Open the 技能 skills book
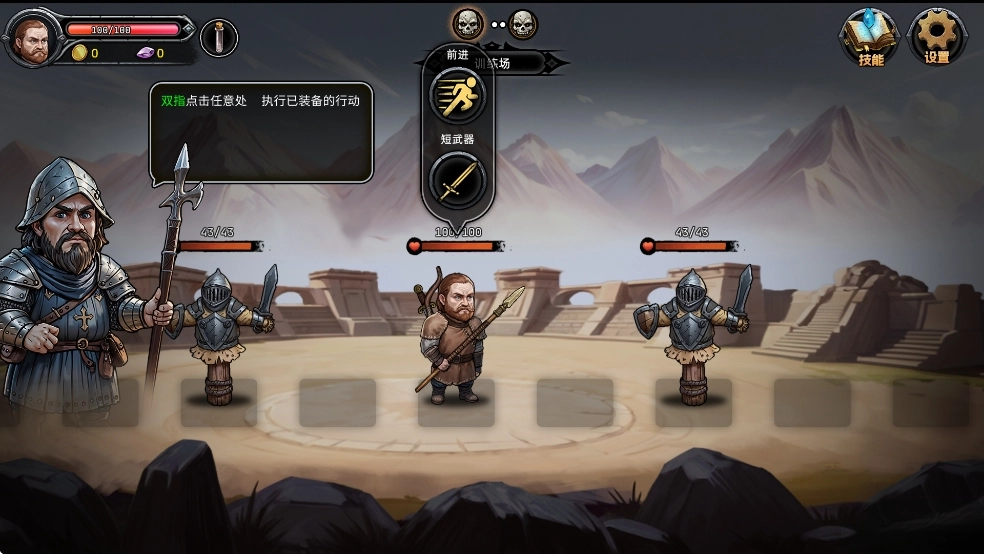The height and width of the screenshot is (554, 984). (869, 36)
